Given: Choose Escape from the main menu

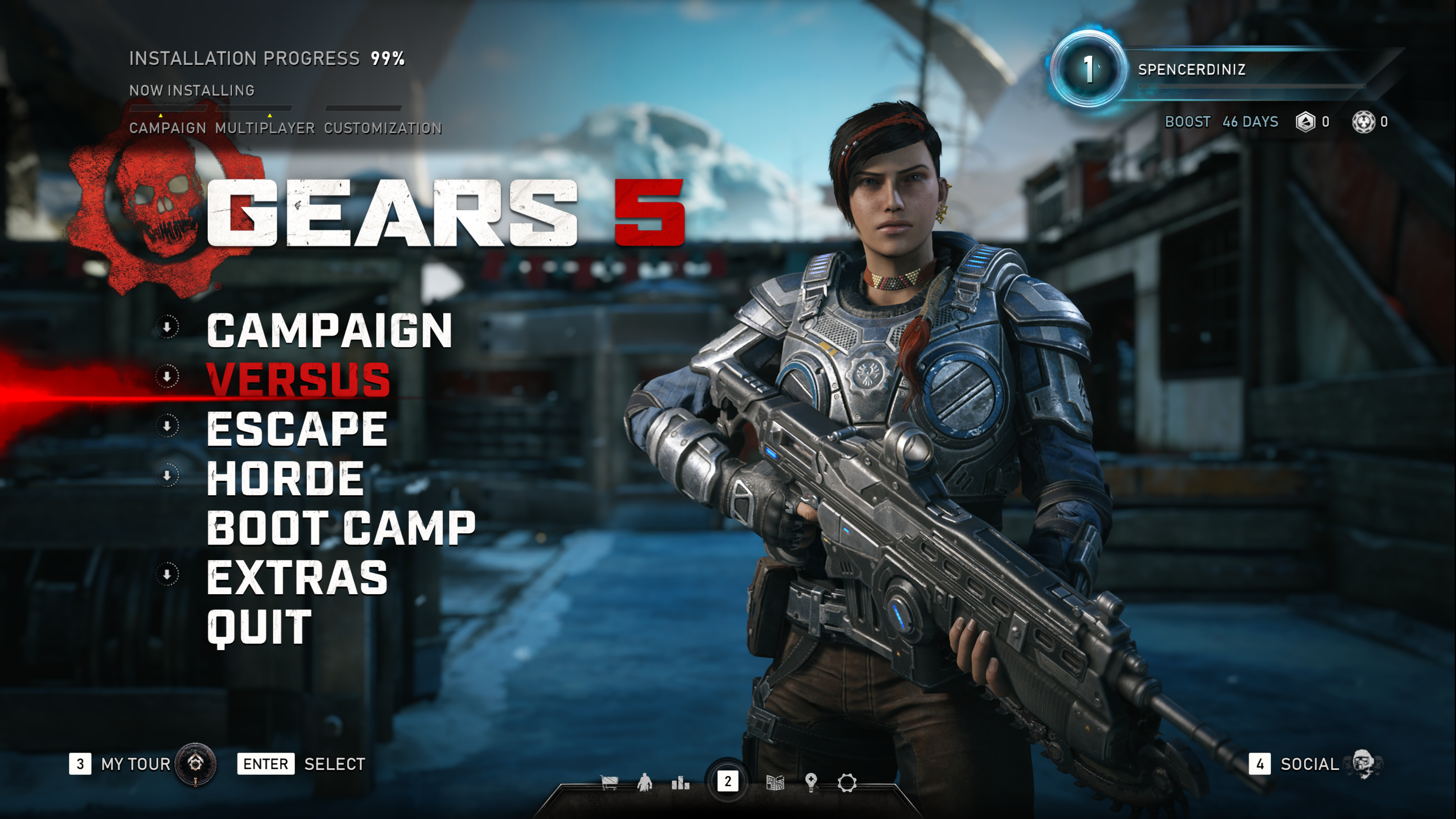Looking at the screenshot, I should (x=297, y=429).
